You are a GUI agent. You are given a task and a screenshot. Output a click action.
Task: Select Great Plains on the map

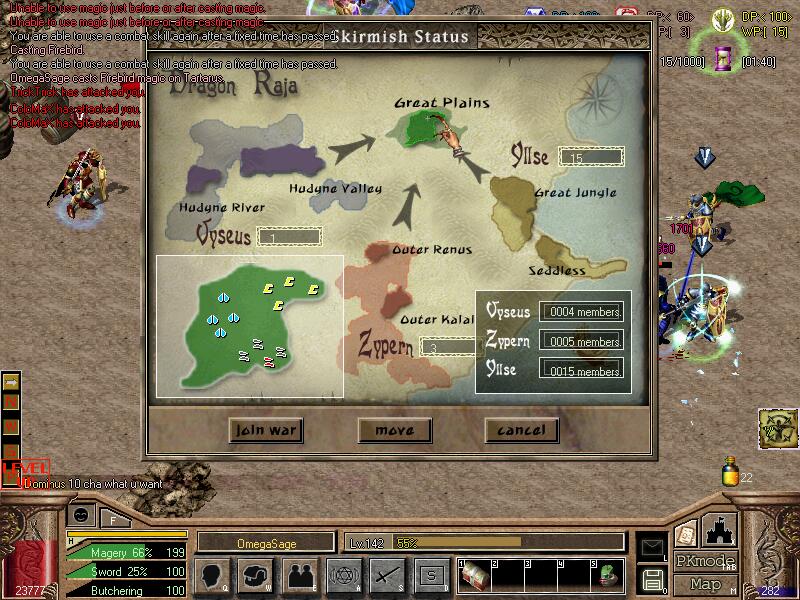pos(418,126)
